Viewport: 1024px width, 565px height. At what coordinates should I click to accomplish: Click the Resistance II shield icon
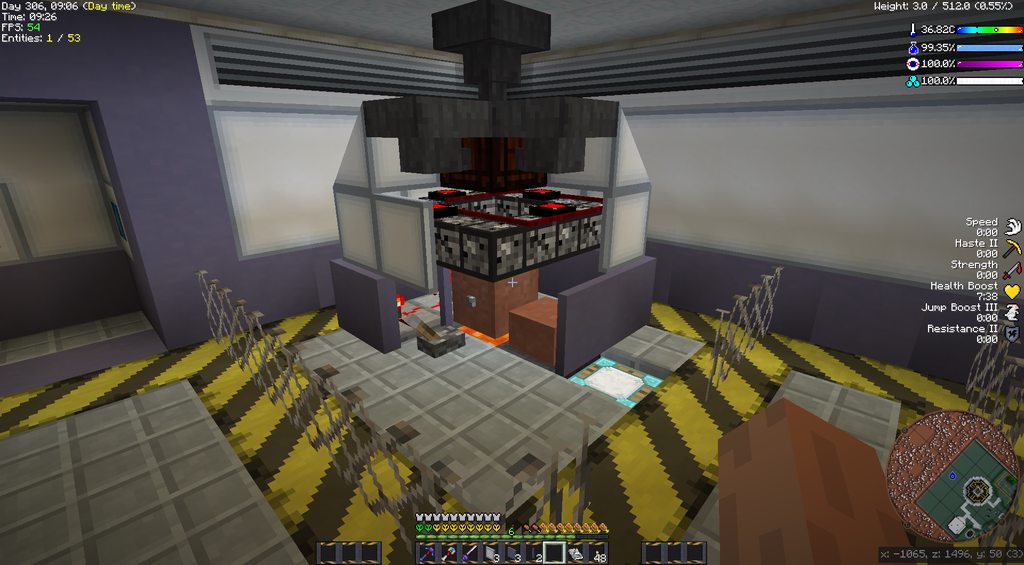pos(1012,334)
